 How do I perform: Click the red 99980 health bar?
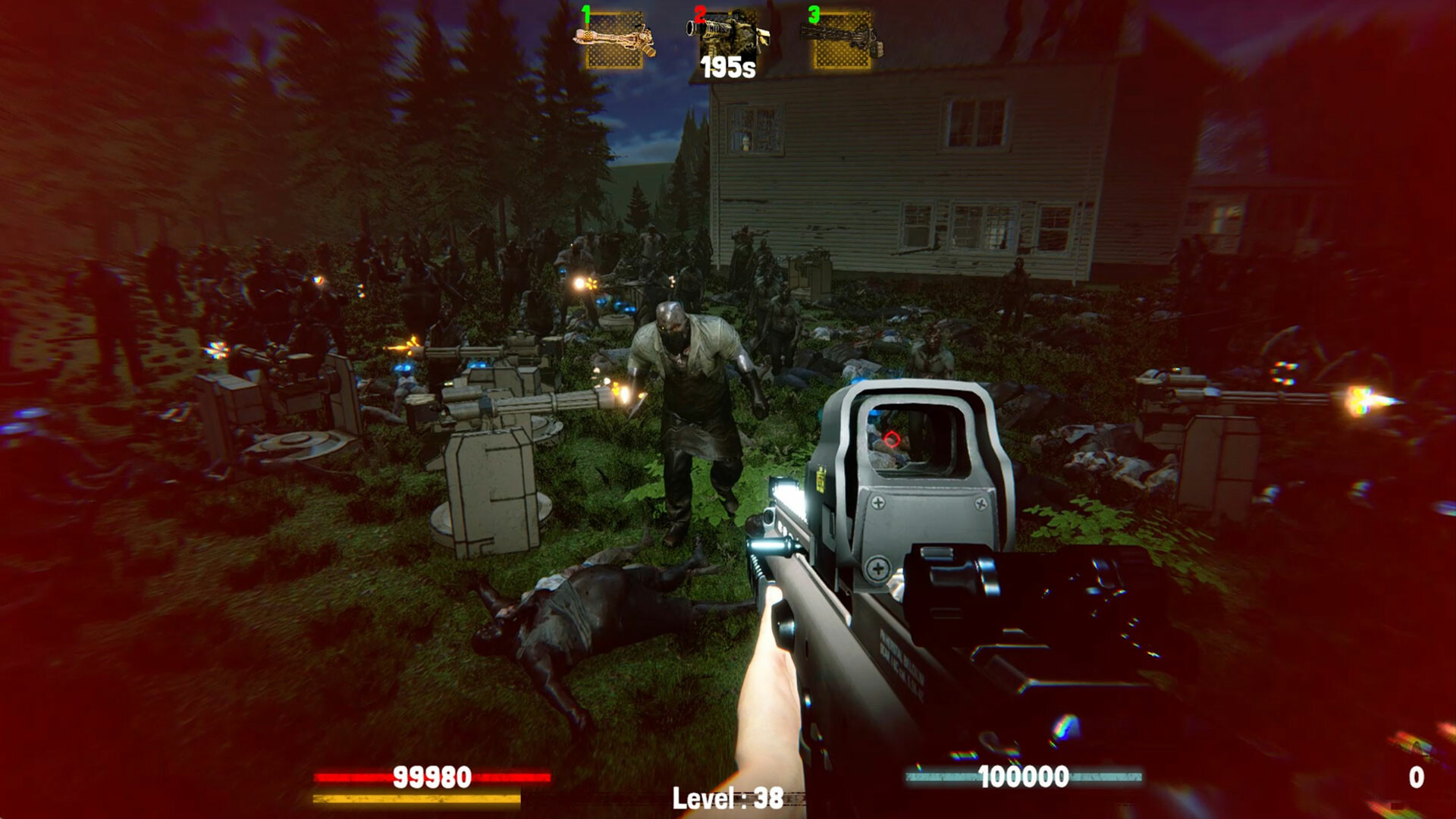pyautogui.click(x=432, y=777)
